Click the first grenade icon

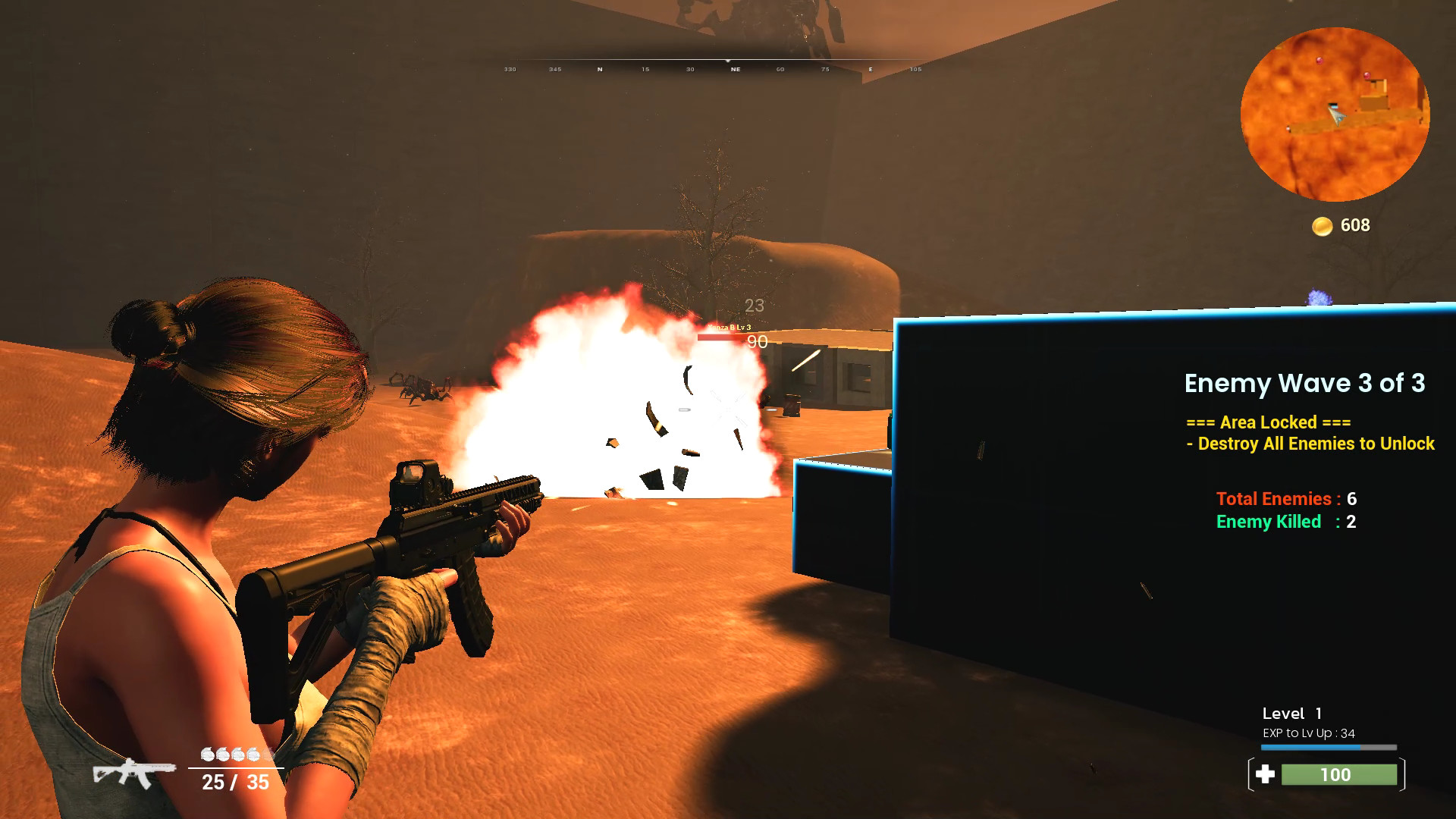click(x=206, y=754)
